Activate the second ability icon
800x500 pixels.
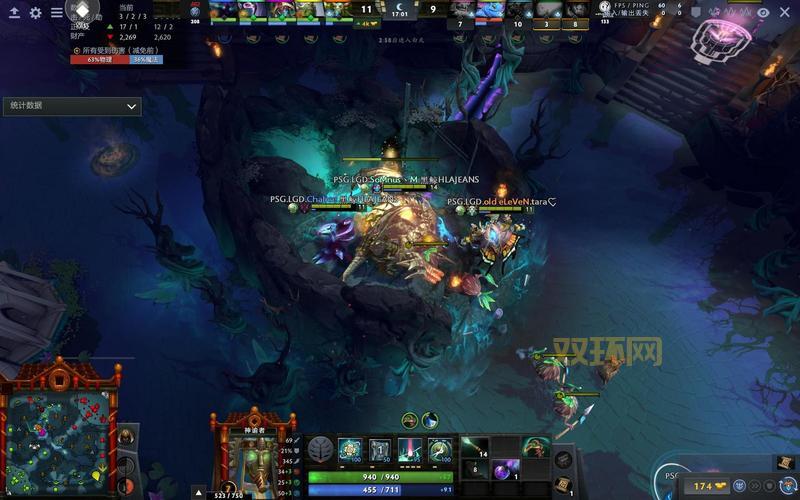(x=380, y=450)
